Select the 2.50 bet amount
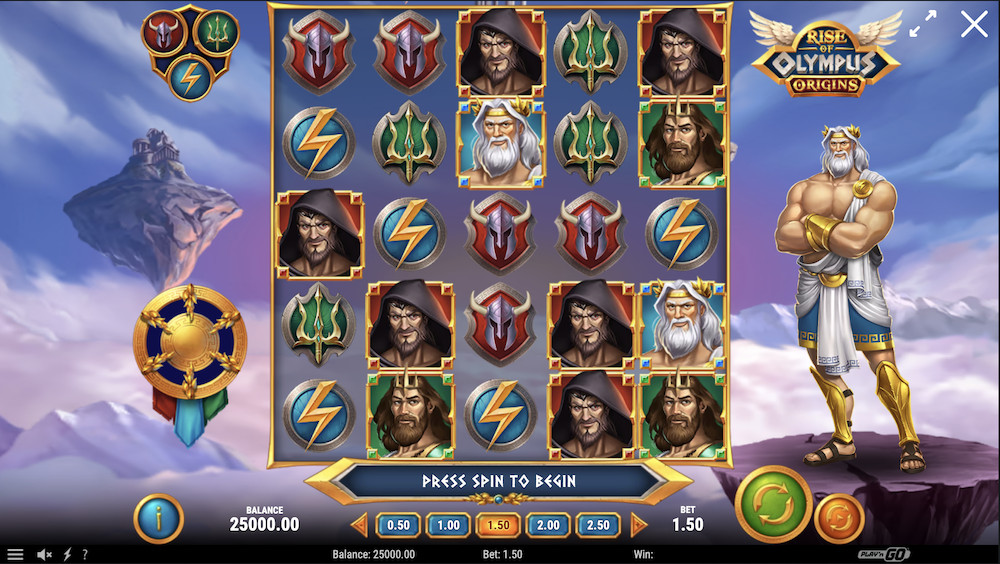This screenshot has width=1000, height=564. pos(598,525)
